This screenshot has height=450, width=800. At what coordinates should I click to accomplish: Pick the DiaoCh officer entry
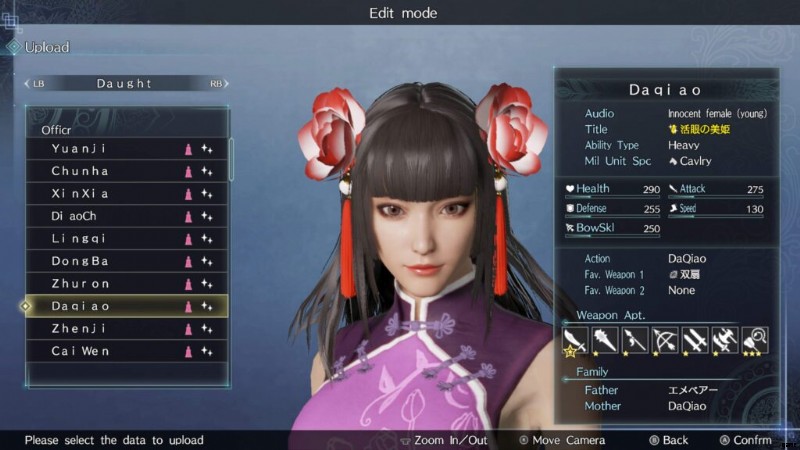pyautogui.click(x=127, y=216)
